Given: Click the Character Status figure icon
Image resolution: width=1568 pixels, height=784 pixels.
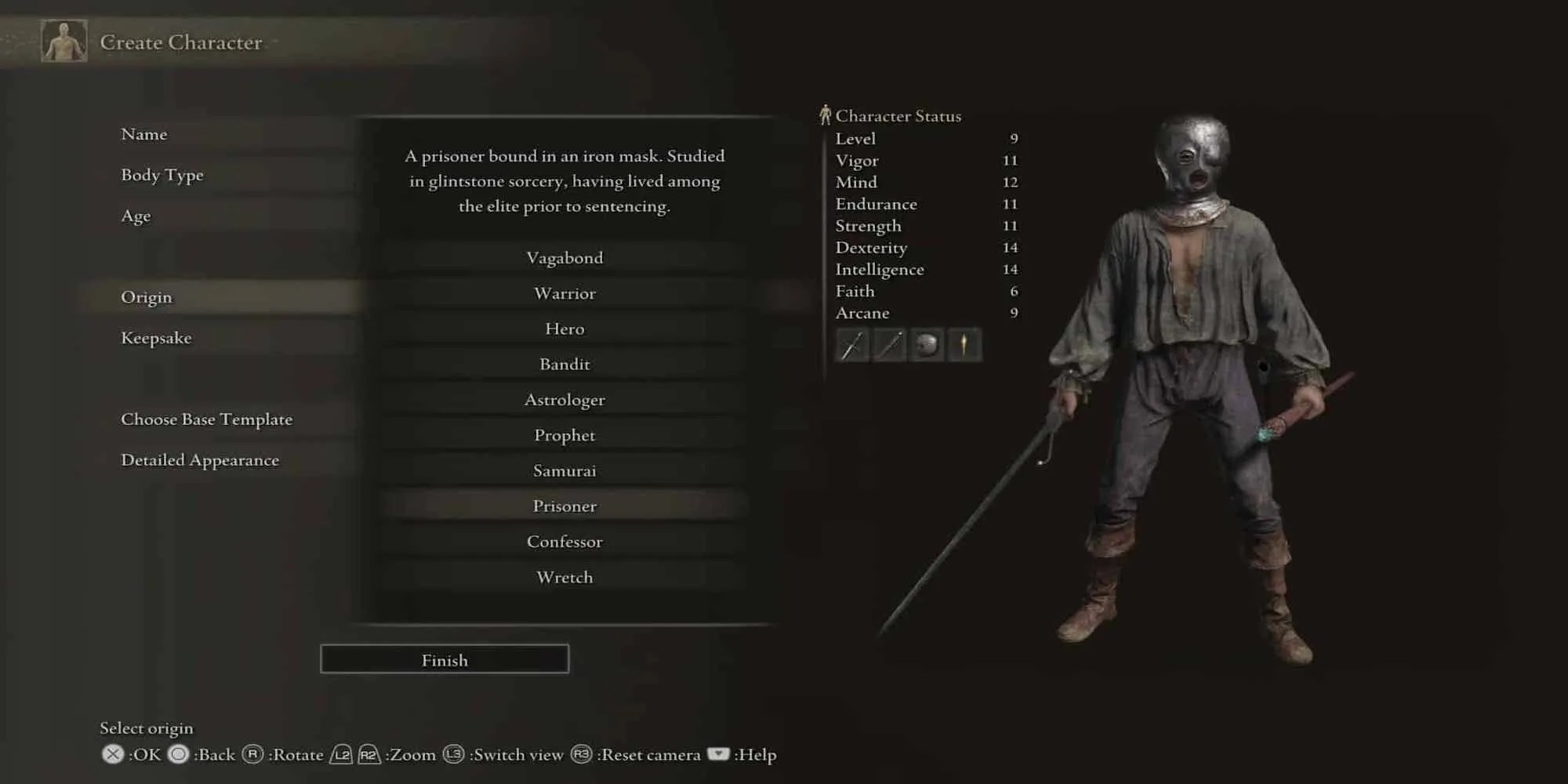Looking at the screenshot, I should click(824, 114).
